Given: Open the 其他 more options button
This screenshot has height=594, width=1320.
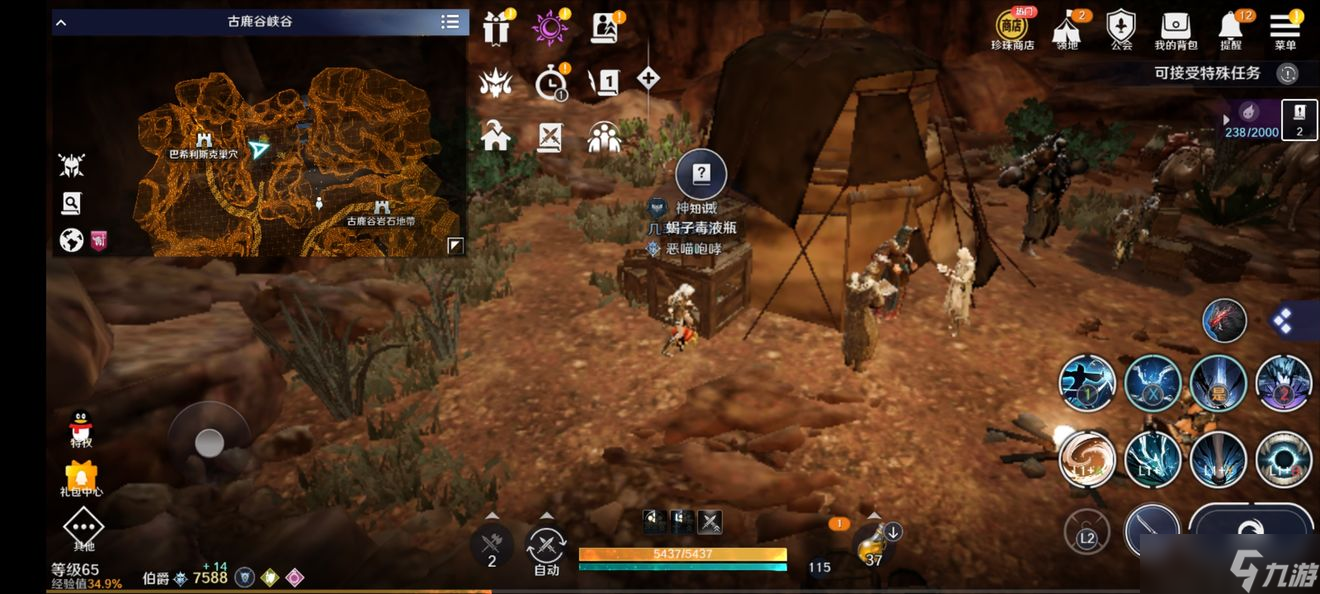Looking at the screenshot, I should coord(84,528).
